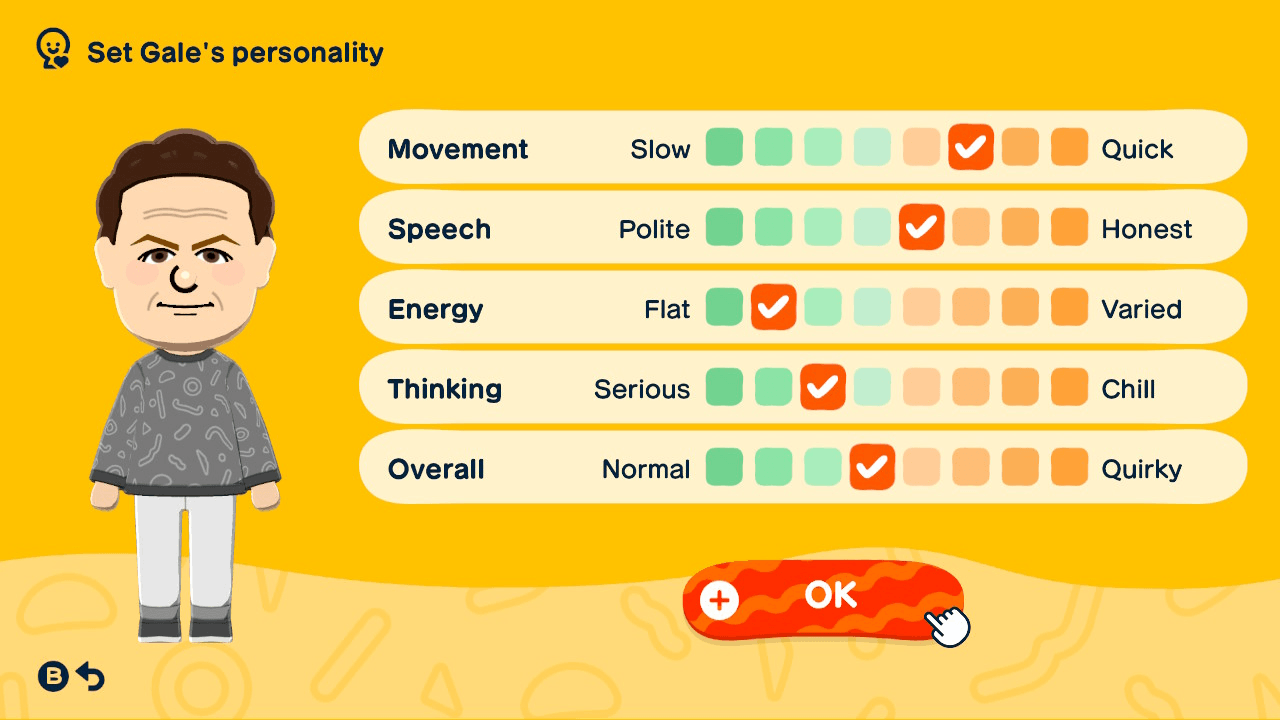Set Overall to the most Quirky level

tap(1069, 467)
